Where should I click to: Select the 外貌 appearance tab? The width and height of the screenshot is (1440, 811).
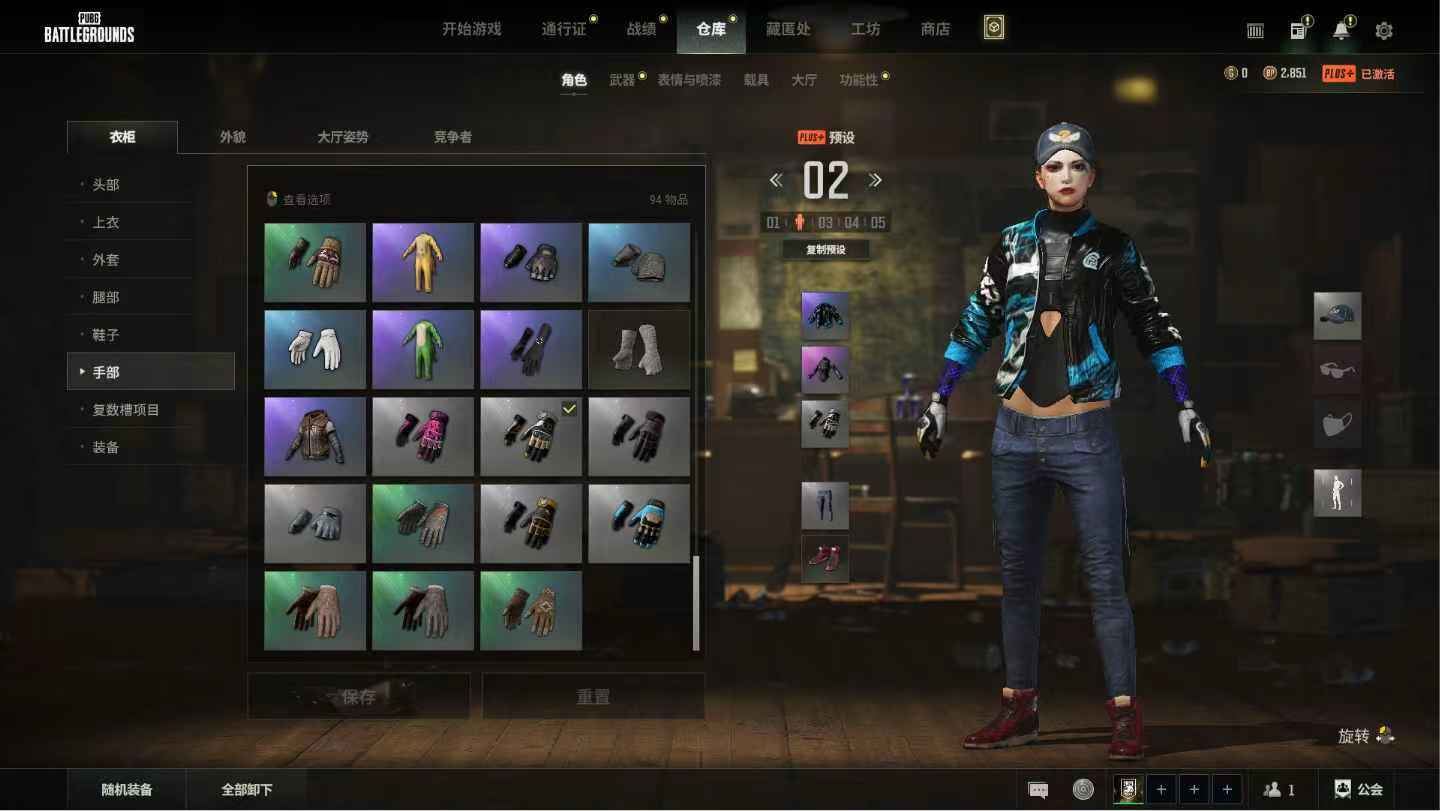(233, 137)
